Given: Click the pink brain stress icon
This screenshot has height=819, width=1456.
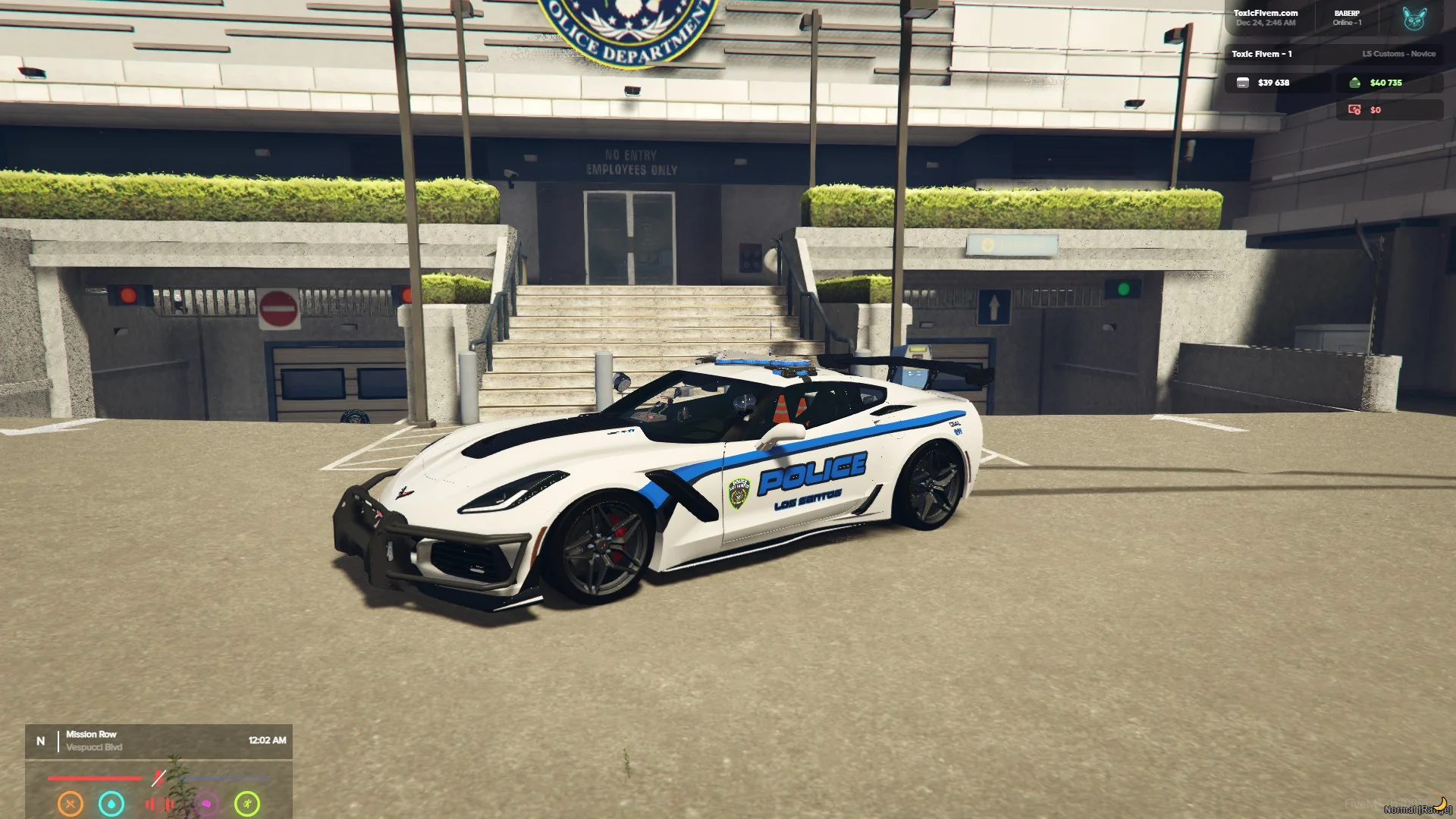Looking at the screenshot, I should (x=206, y=803).
